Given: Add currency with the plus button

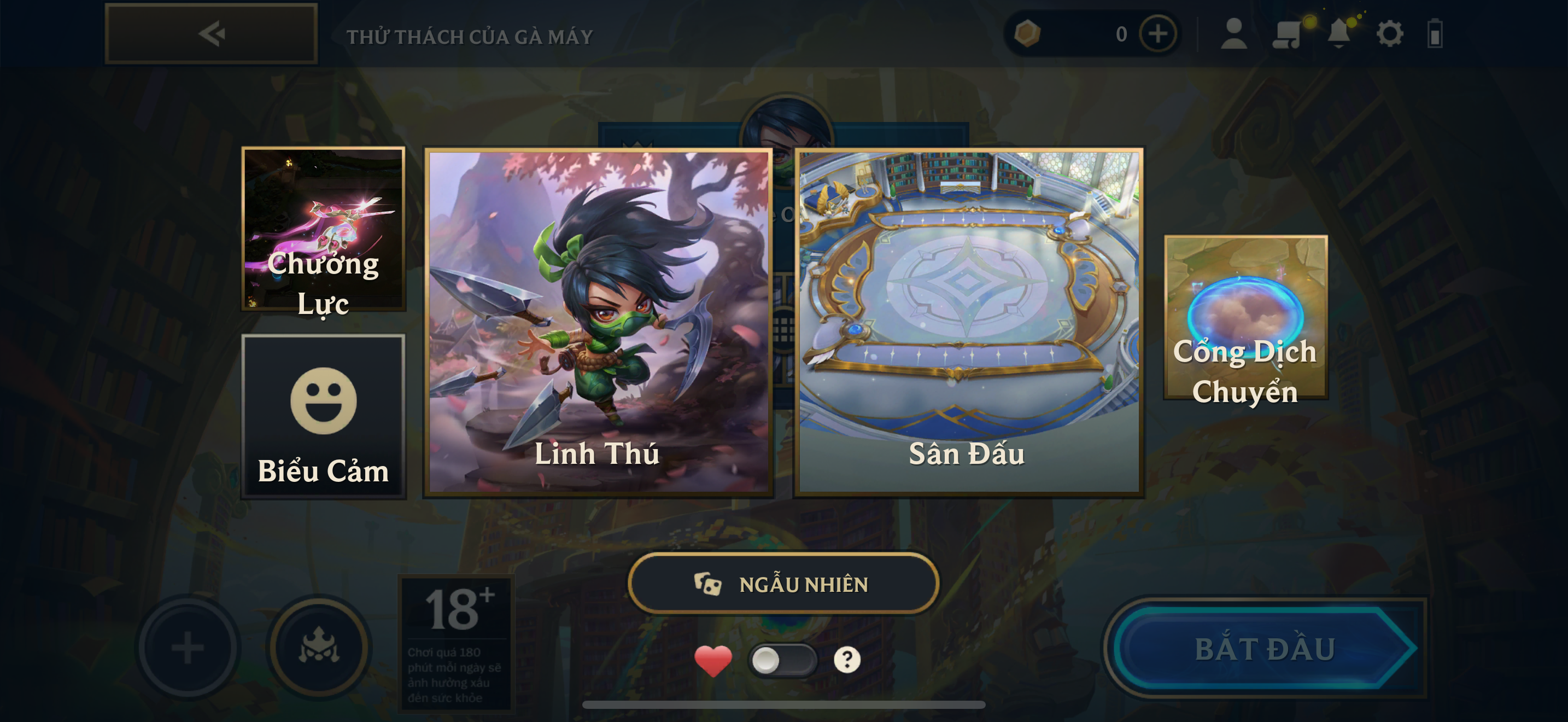Looking at the screenshot, I should pos(1157,33).
